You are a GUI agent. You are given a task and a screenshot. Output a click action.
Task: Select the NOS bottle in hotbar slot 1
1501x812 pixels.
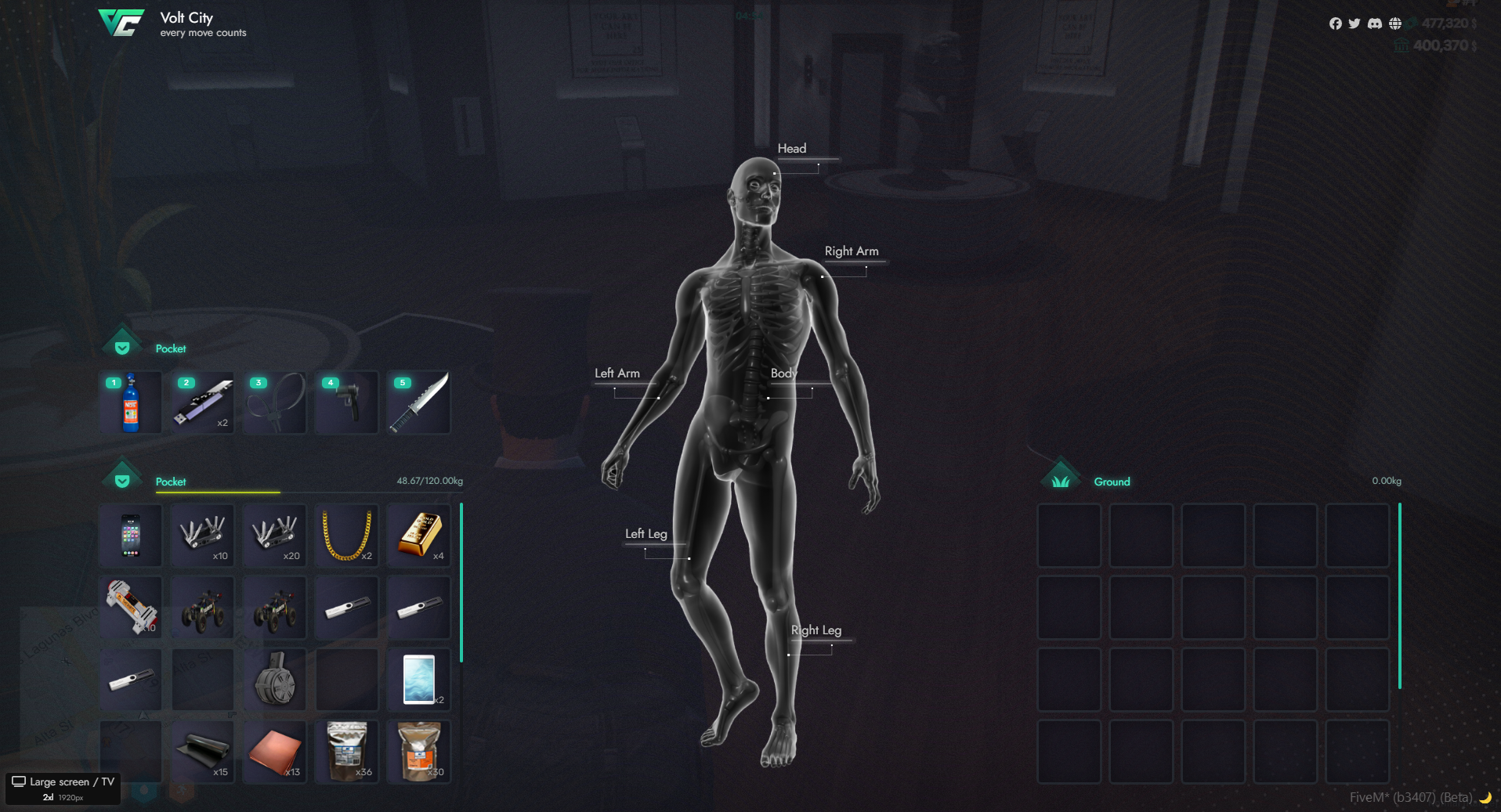(x=131, y=402)
